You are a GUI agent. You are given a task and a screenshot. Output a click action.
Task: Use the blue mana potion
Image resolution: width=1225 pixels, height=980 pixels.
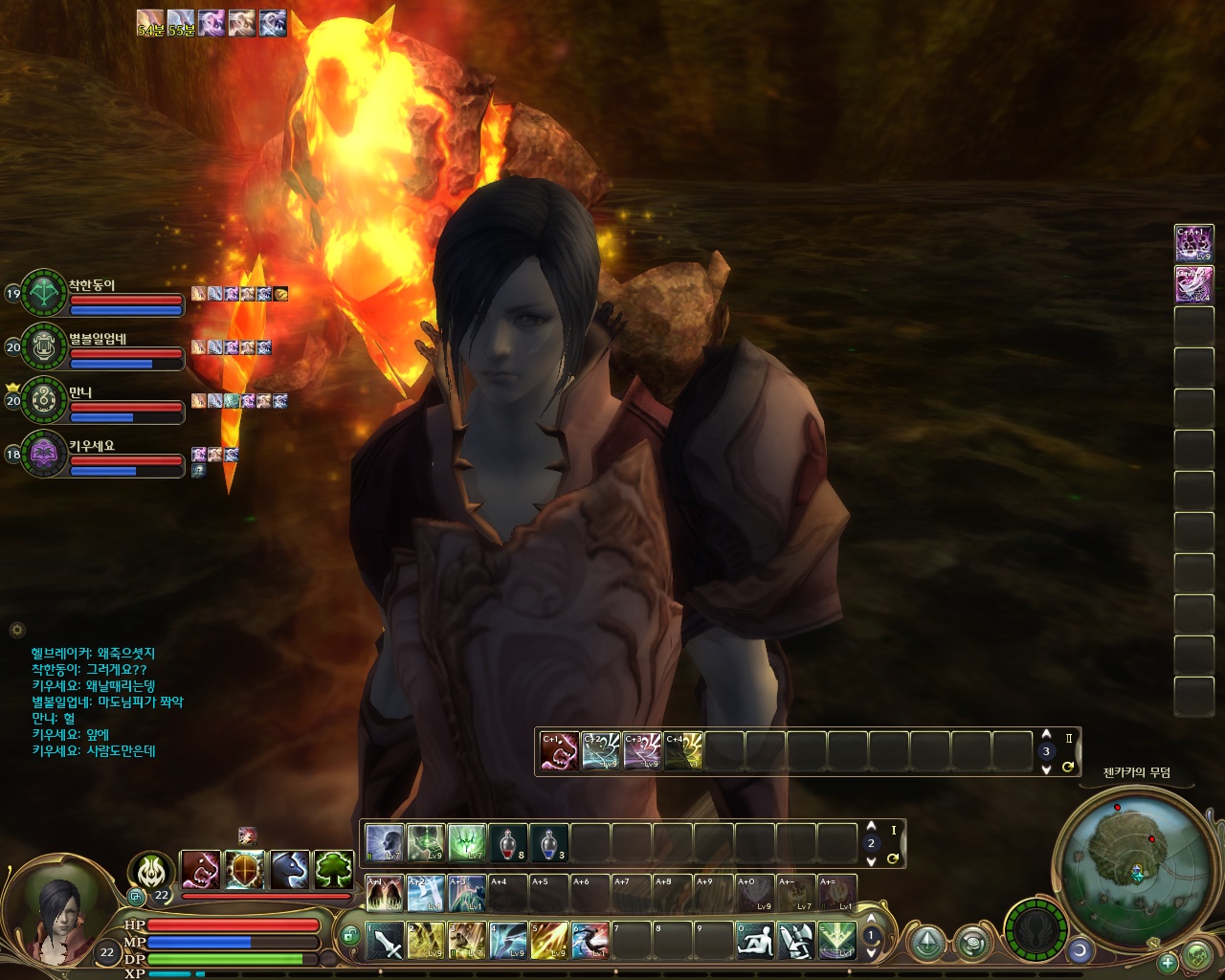(x=549, y=843)
